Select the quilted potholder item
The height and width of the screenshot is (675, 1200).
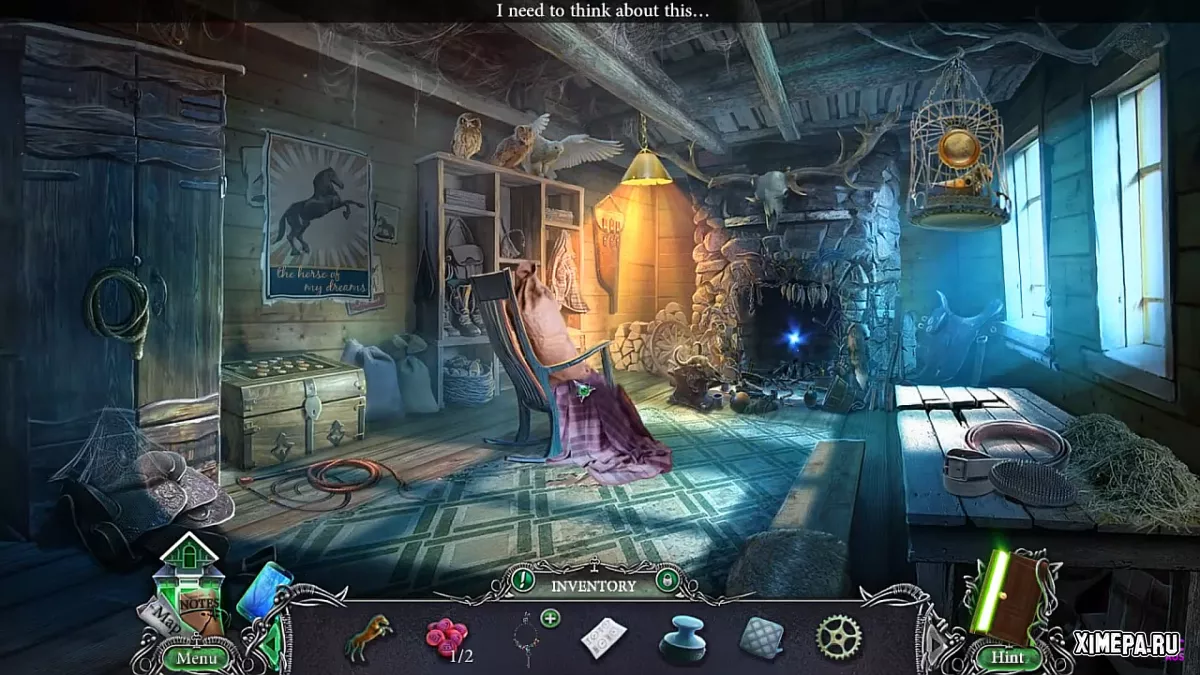point(761,637)
